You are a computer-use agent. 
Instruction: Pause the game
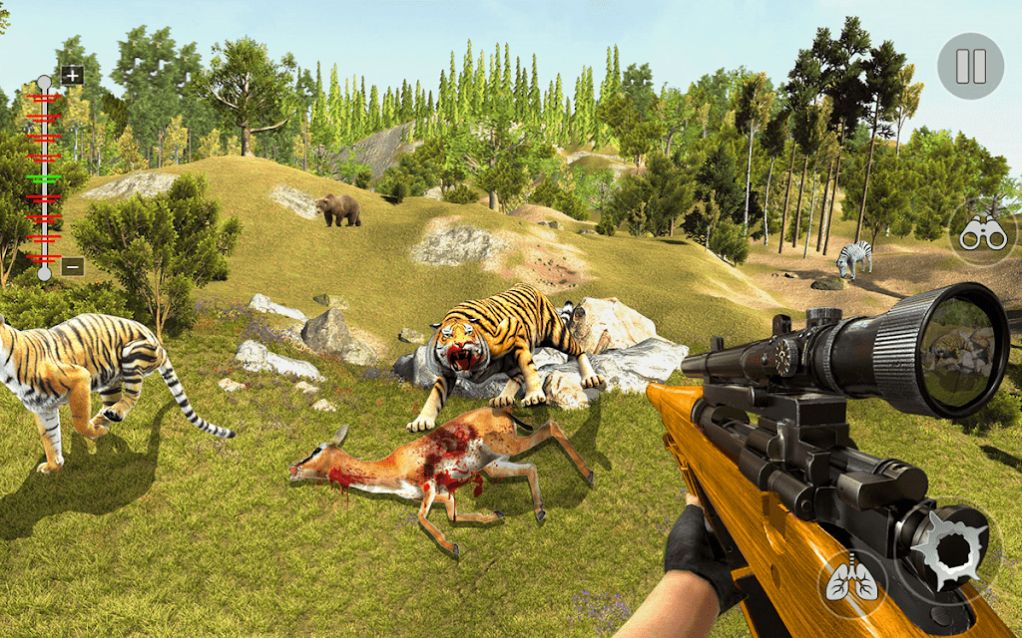point(970,66)
